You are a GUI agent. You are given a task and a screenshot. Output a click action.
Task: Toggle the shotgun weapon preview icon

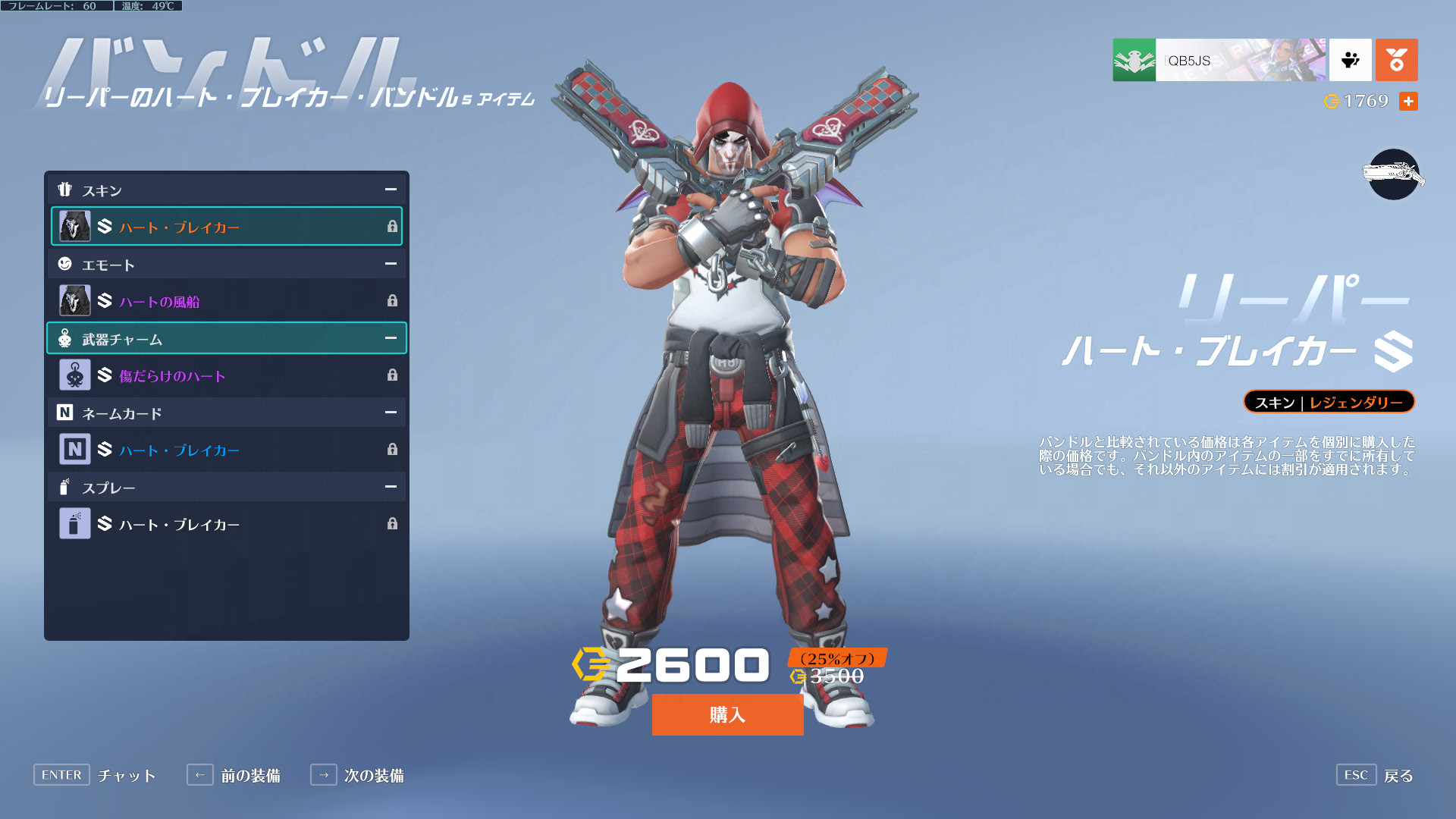click(1393, 174)
